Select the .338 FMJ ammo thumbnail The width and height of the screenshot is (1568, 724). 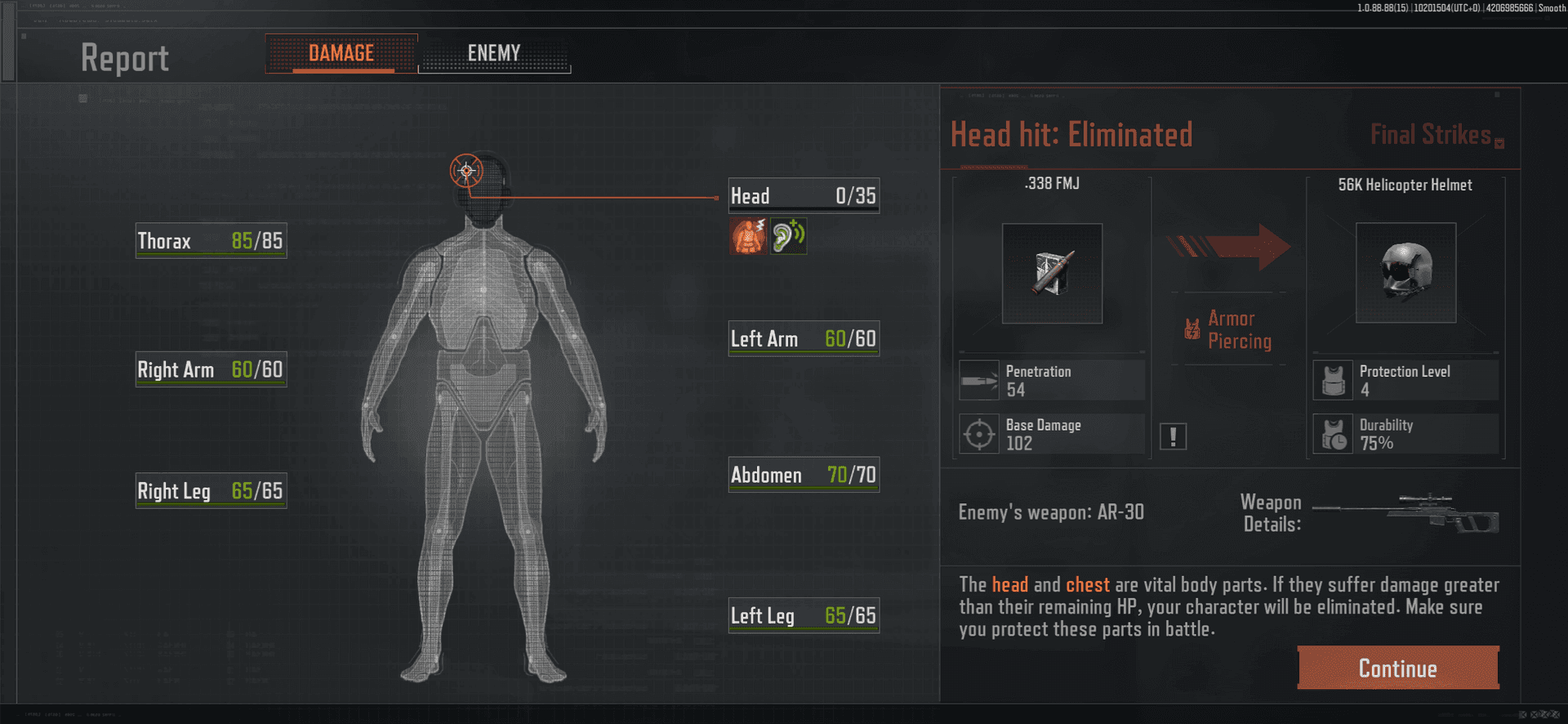click(x=1052, y=274)
